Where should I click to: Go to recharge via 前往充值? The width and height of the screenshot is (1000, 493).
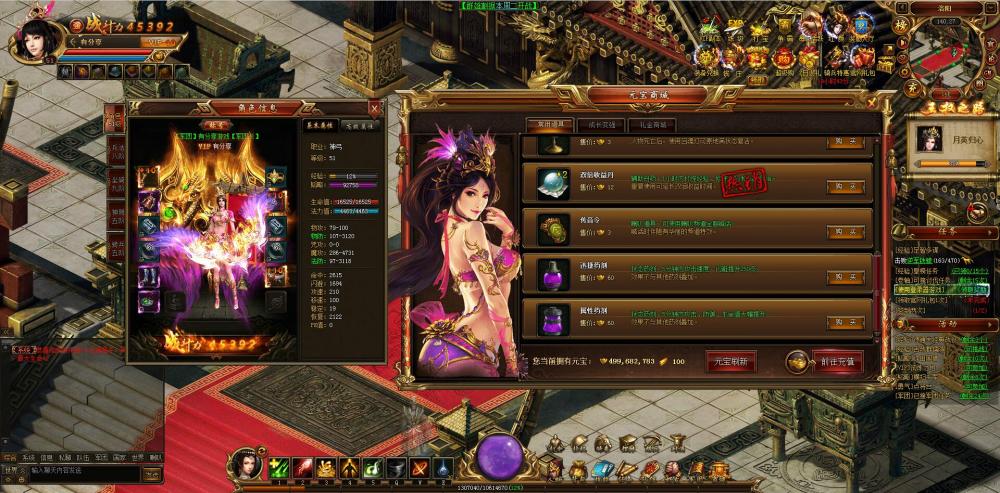coord(837,361)
